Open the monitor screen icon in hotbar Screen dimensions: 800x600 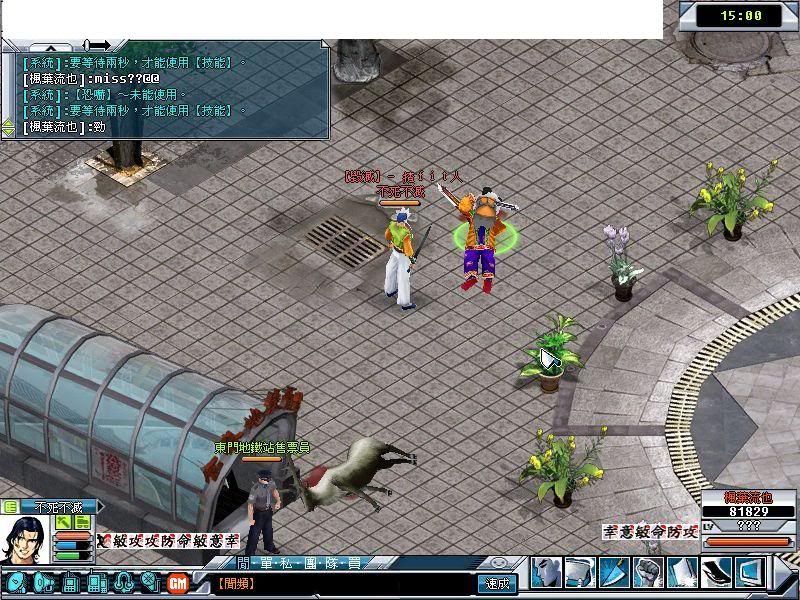click(751, 572)
